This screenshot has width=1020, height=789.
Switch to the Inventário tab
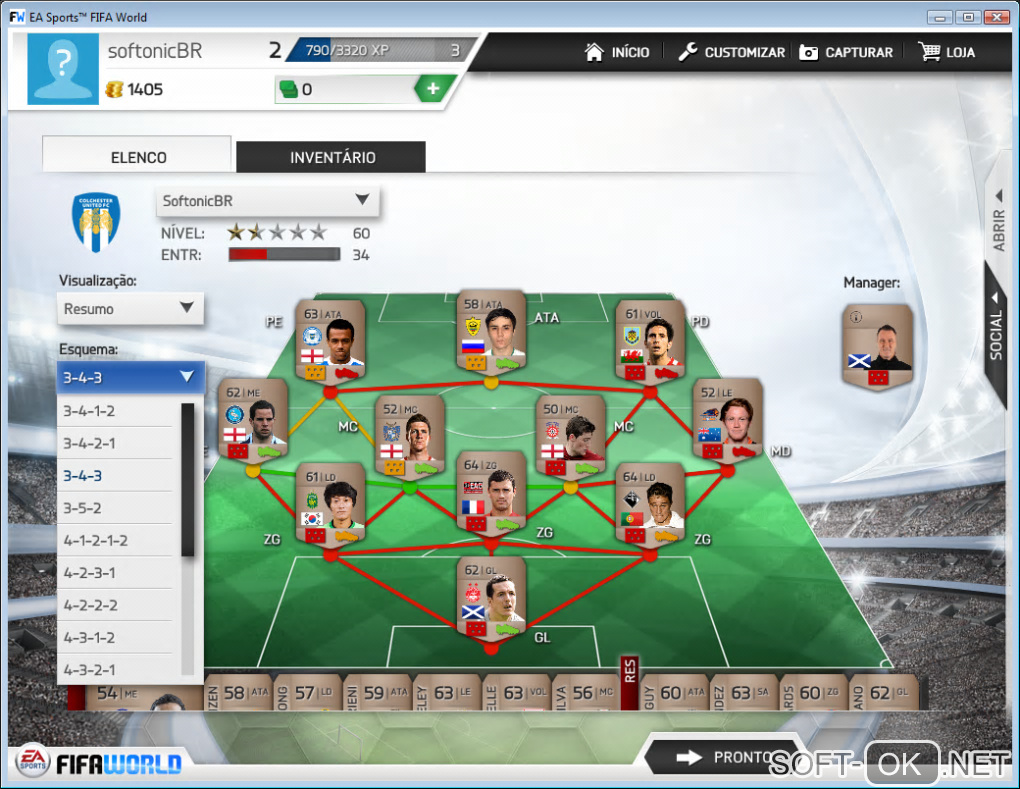[332, 157]
